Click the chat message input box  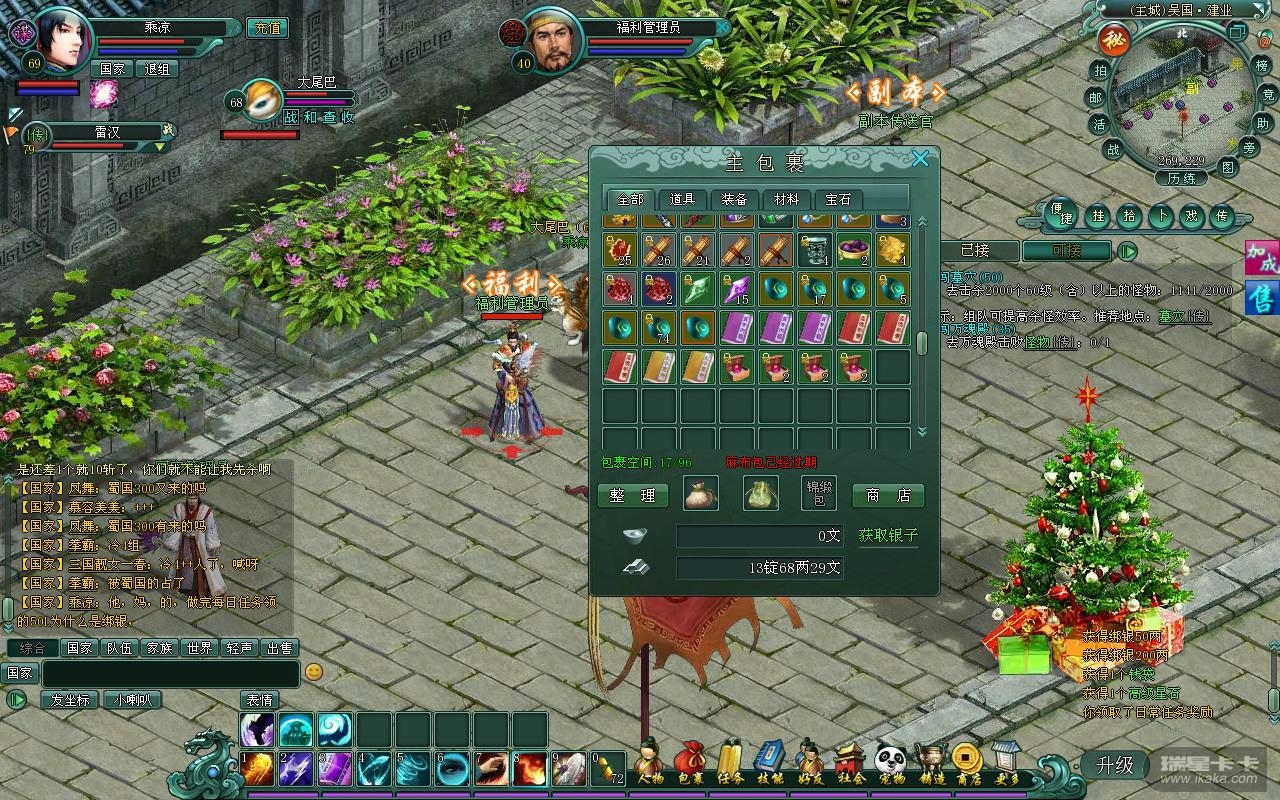click(170, 673)
